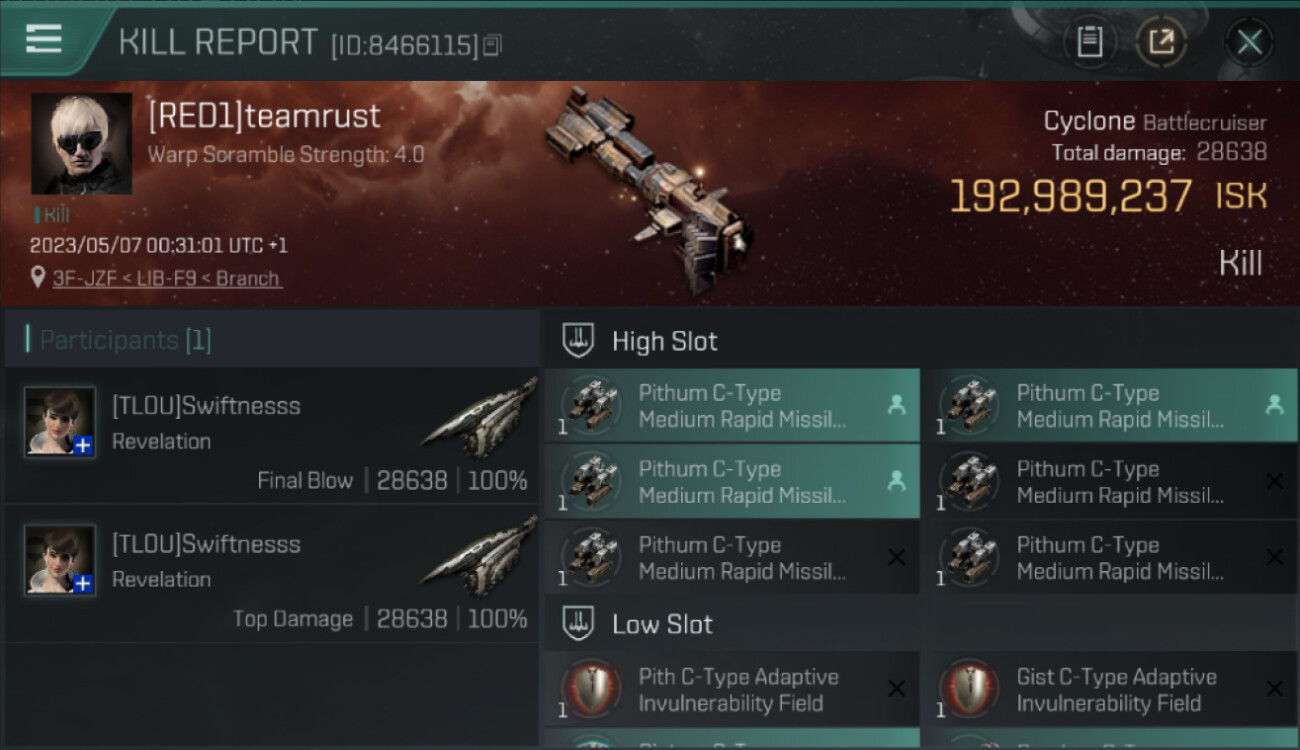
Task: Open the clipboard notes icon
Action: [x=1089, y=42]
